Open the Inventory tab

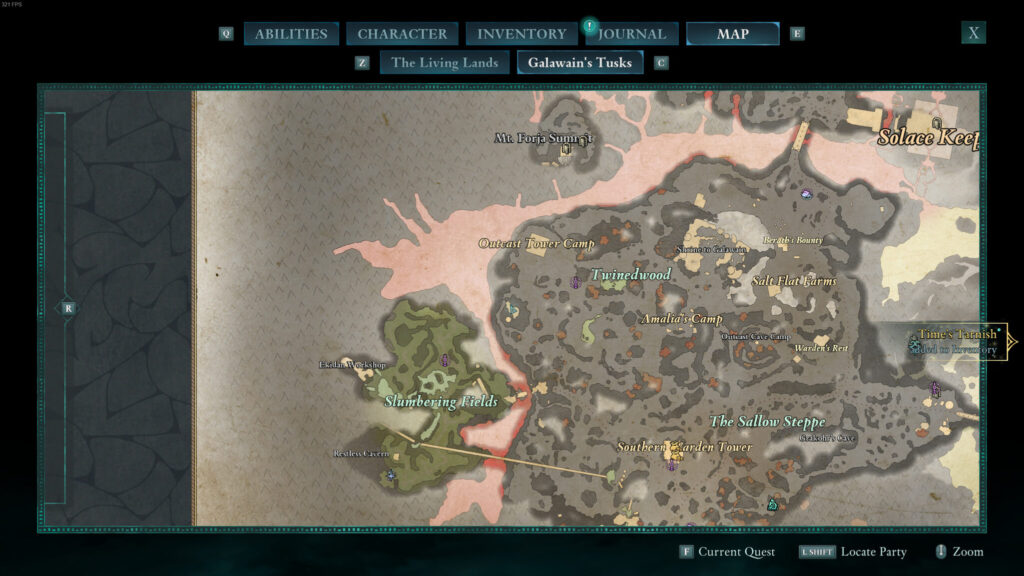coord(521,34)
